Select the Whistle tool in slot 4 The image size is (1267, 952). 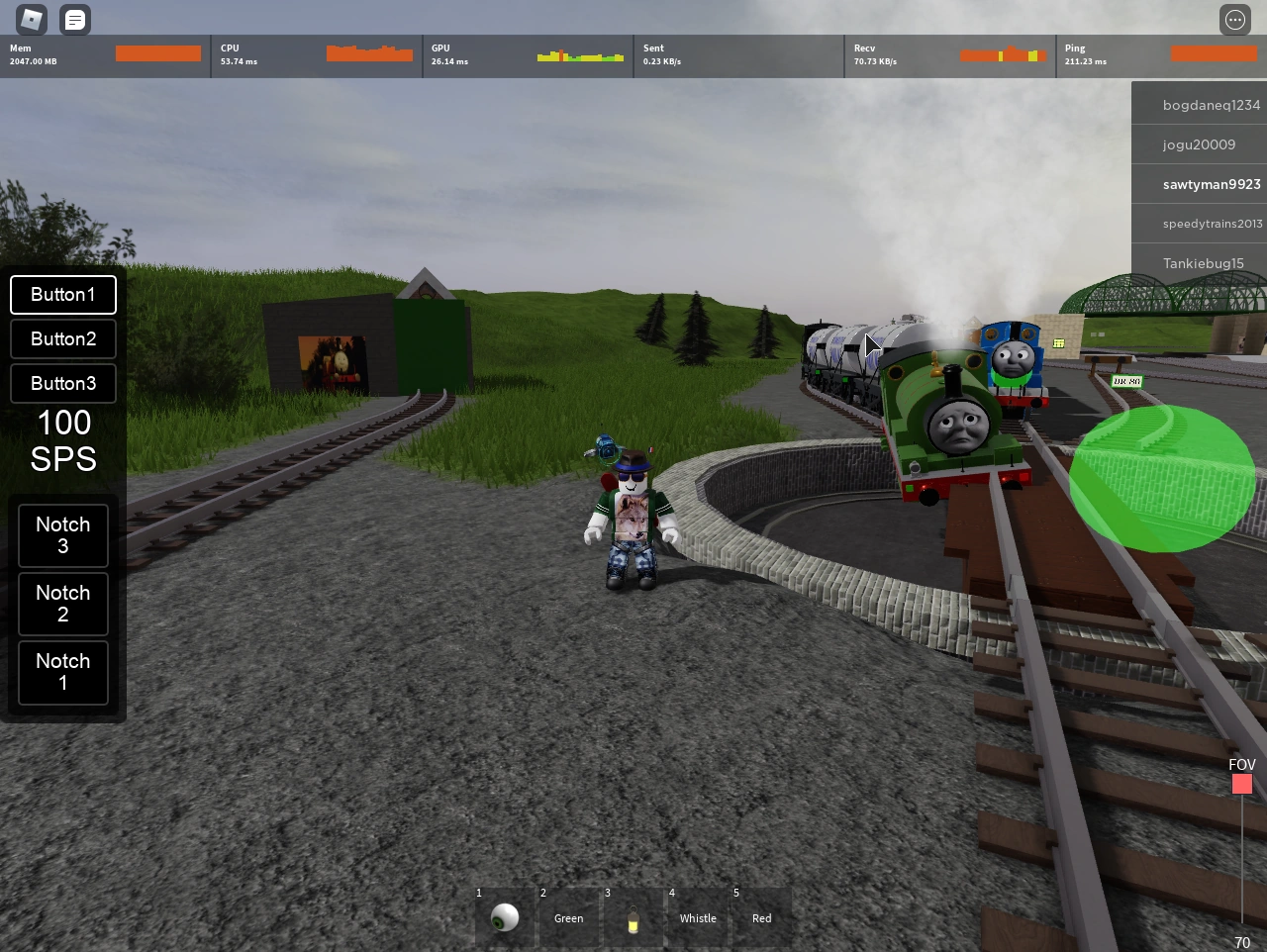pos(697,917)
